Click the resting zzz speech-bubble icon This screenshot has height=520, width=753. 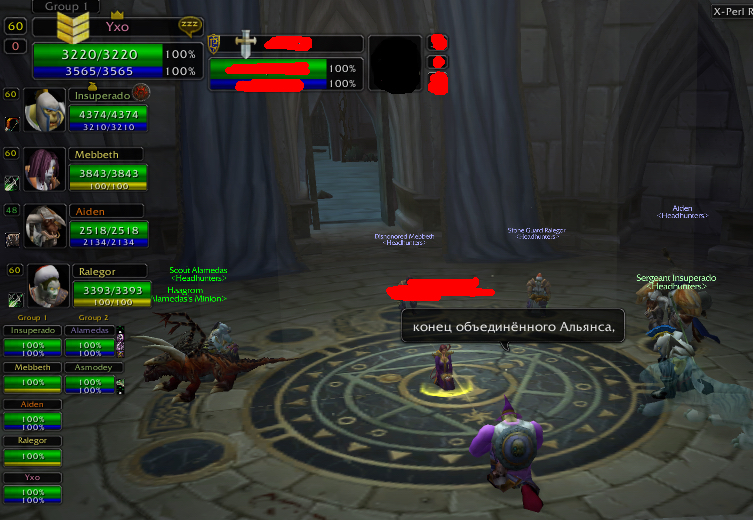tap(189, 24)
